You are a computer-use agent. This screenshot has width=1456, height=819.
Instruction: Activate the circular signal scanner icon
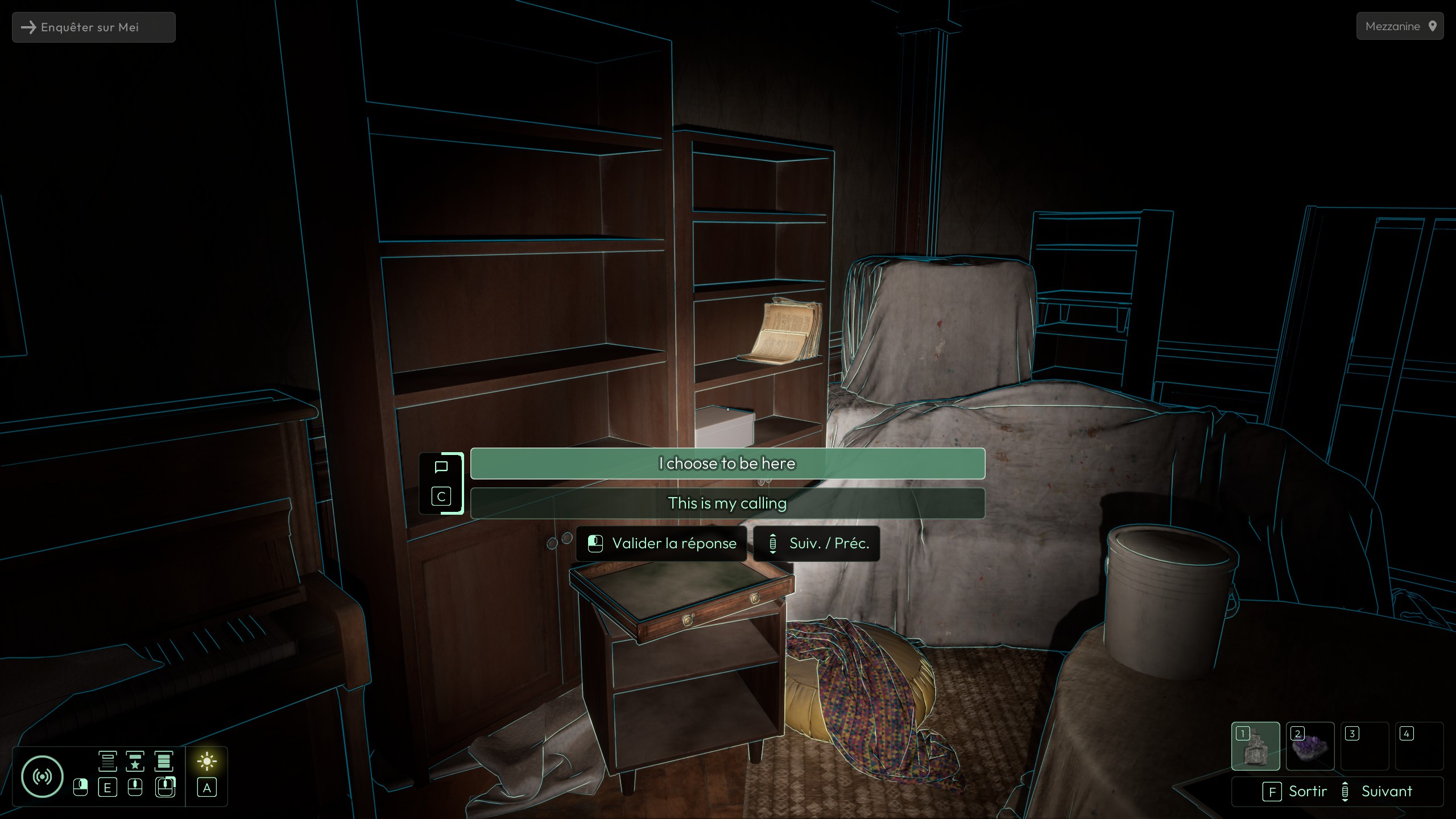[x=42, y=776]
